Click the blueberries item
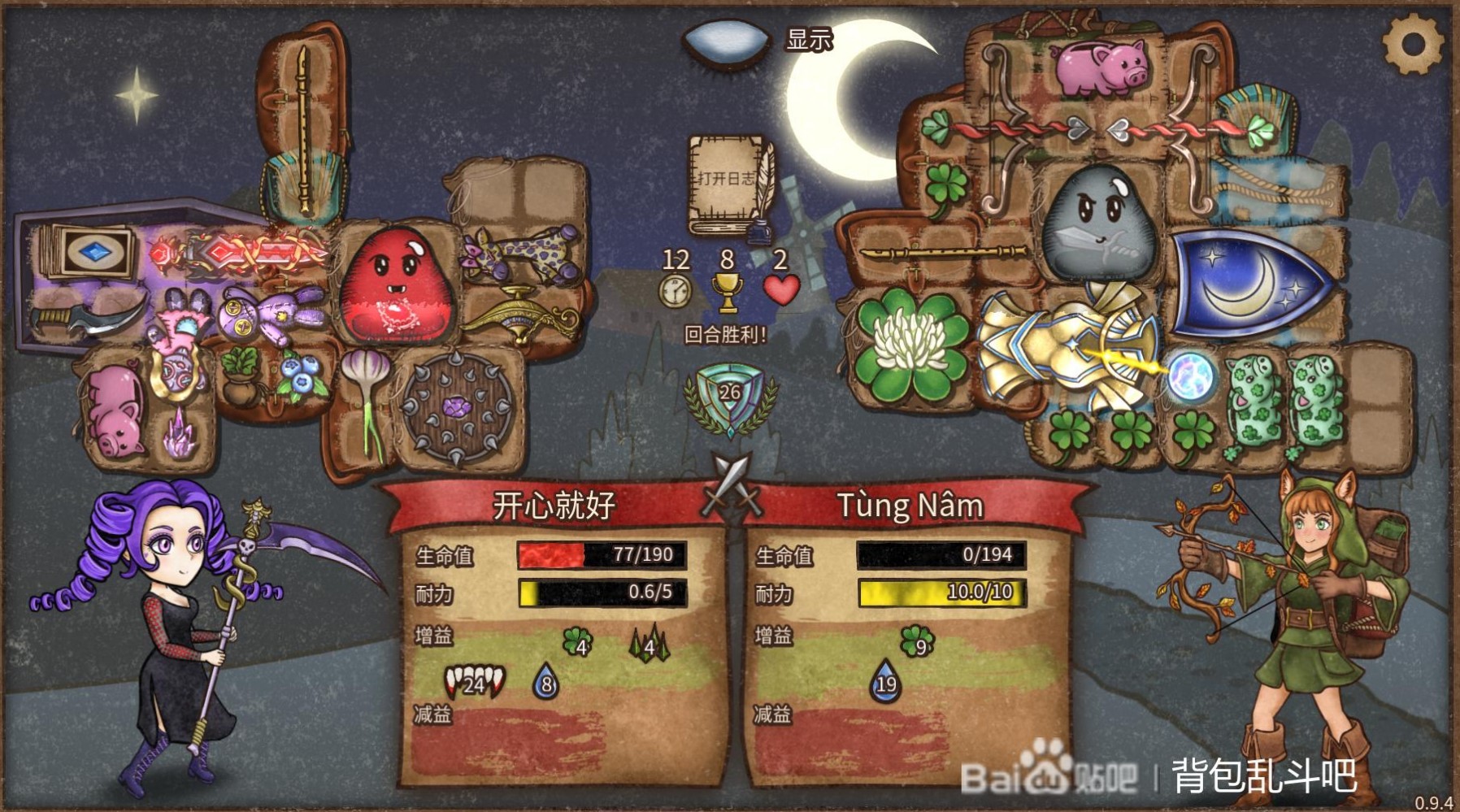 (299, 375)
